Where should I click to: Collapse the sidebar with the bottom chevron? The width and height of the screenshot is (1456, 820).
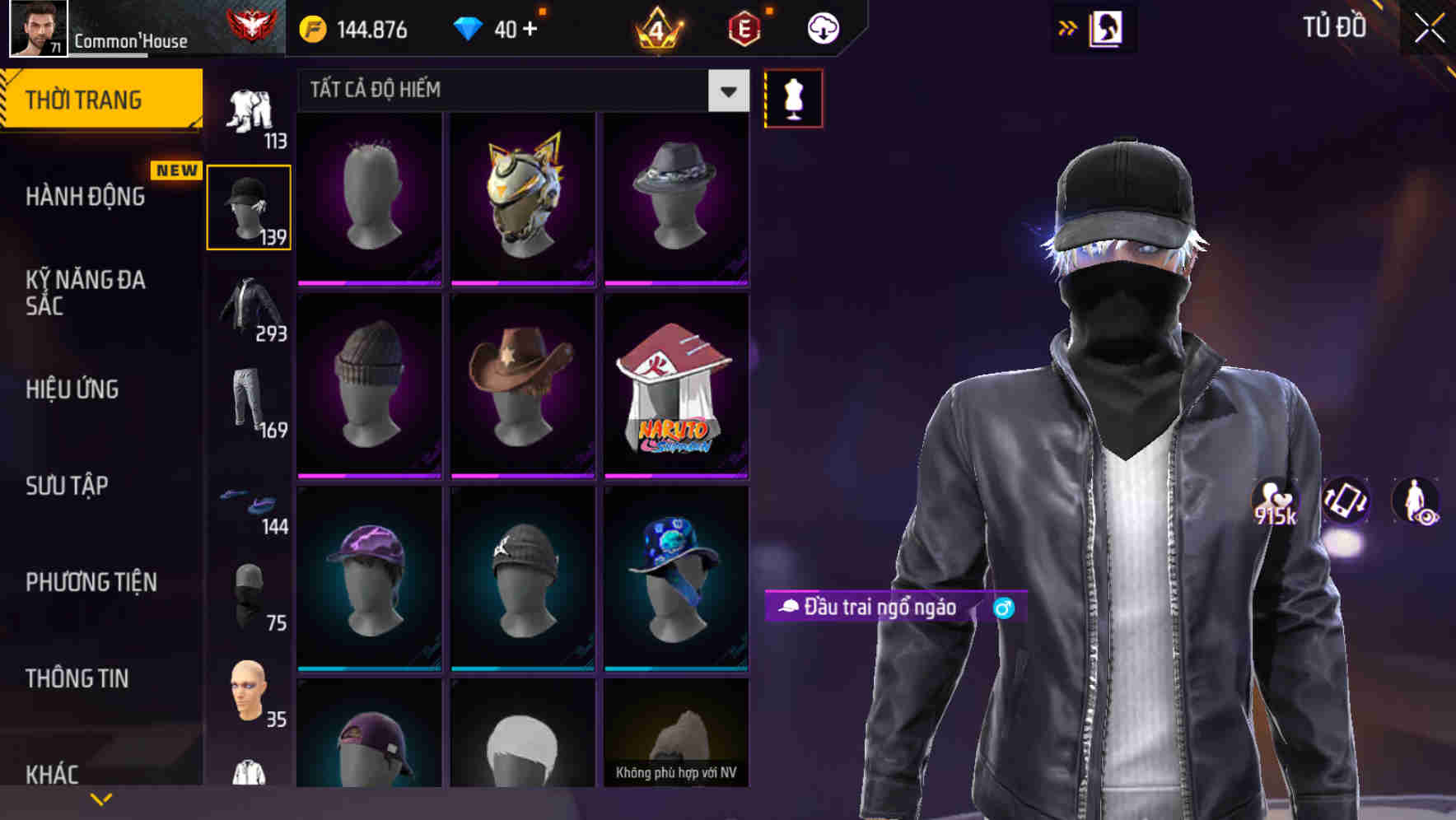101,797
